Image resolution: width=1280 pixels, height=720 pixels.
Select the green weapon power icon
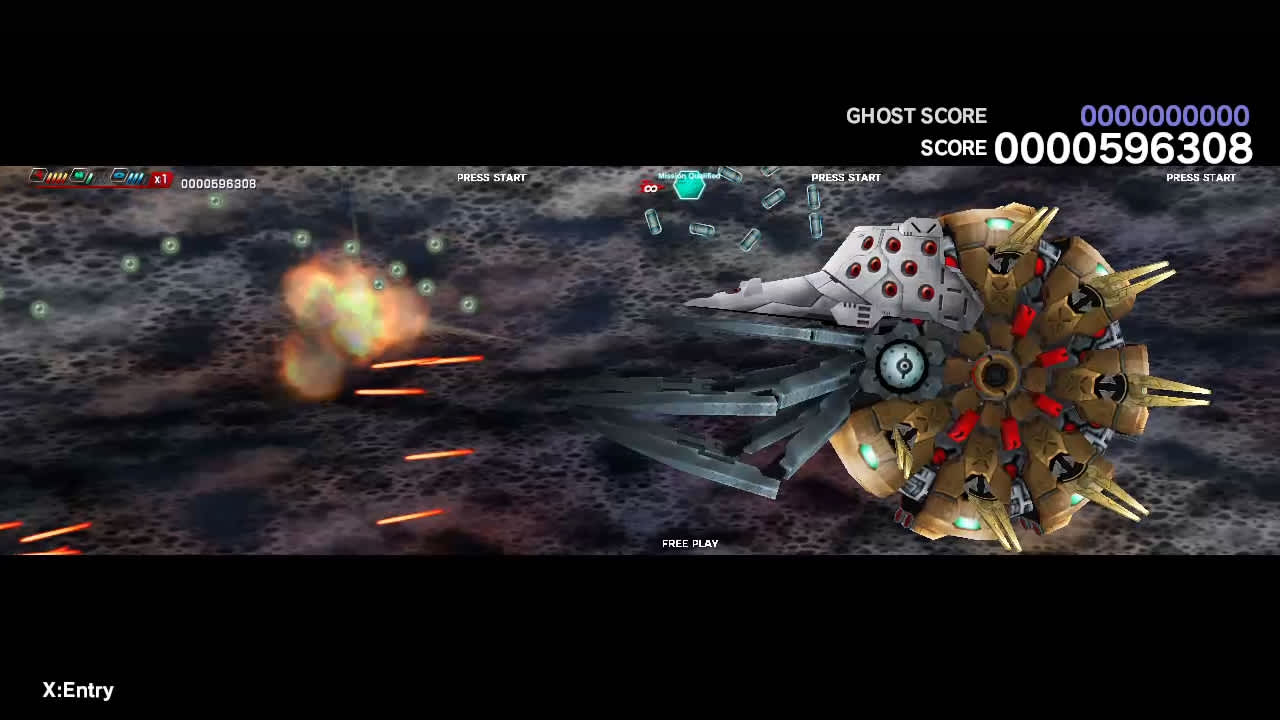point(78,174)
